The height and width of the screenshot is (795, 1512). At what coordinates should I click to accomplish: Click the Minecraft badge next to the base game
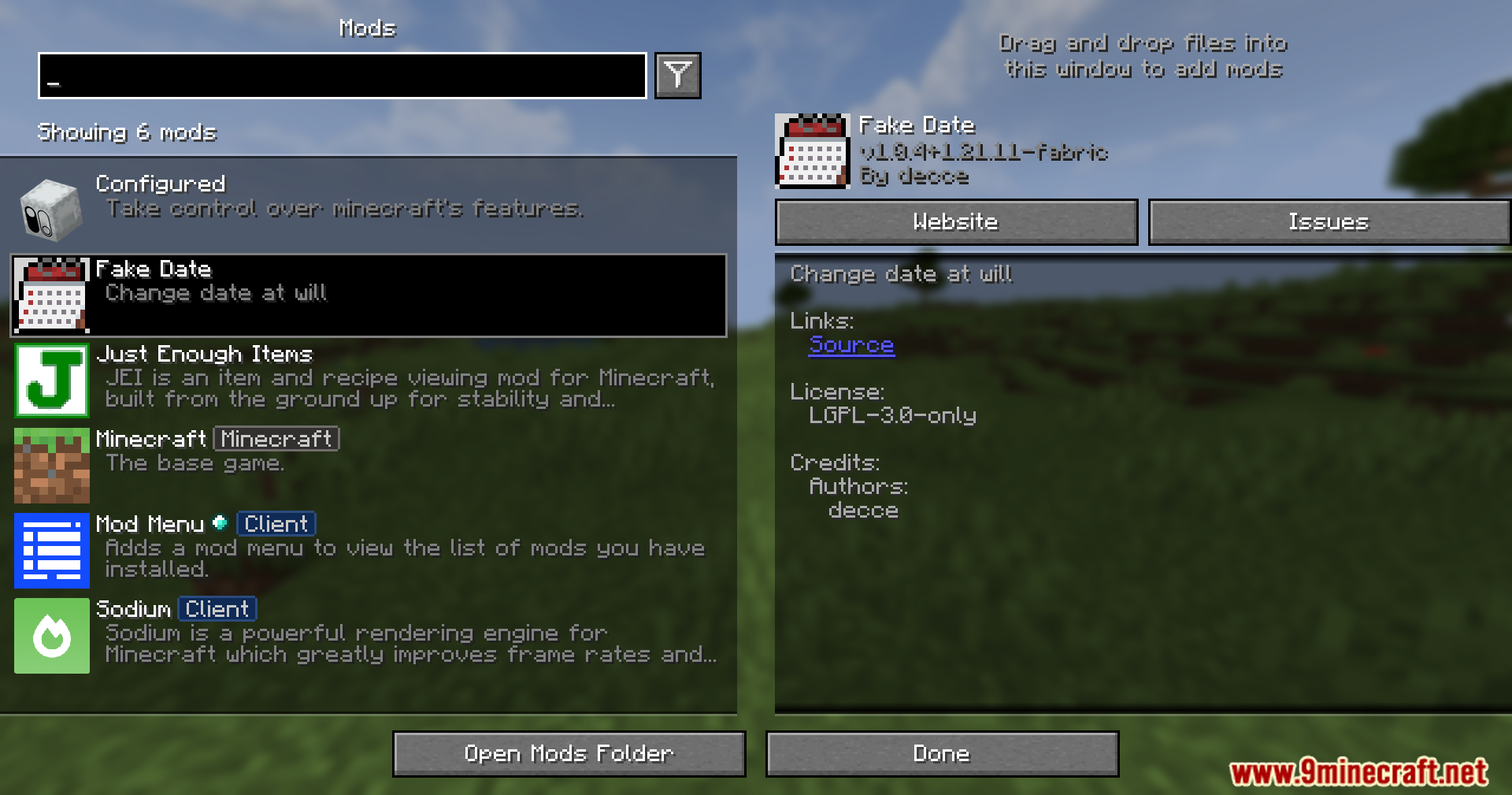point(276,439)
